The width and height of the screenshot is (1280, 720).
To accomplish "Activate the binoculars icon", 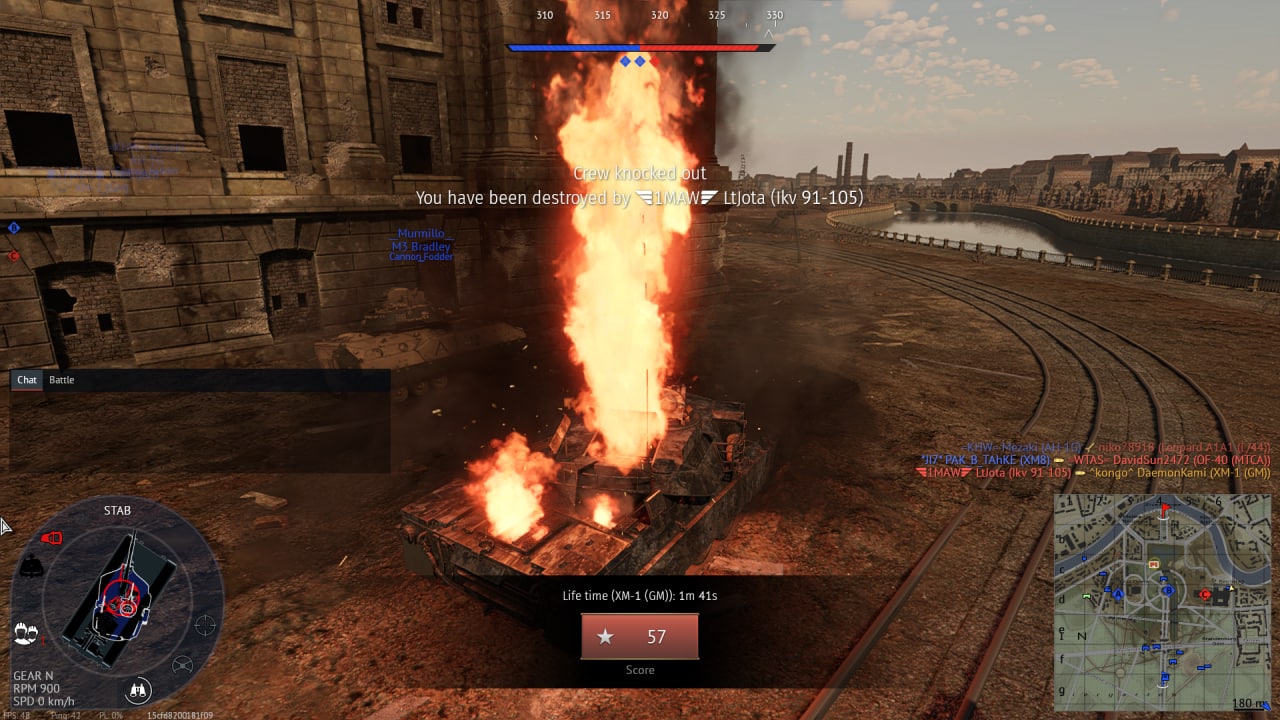I will click(x=138, y=689).
